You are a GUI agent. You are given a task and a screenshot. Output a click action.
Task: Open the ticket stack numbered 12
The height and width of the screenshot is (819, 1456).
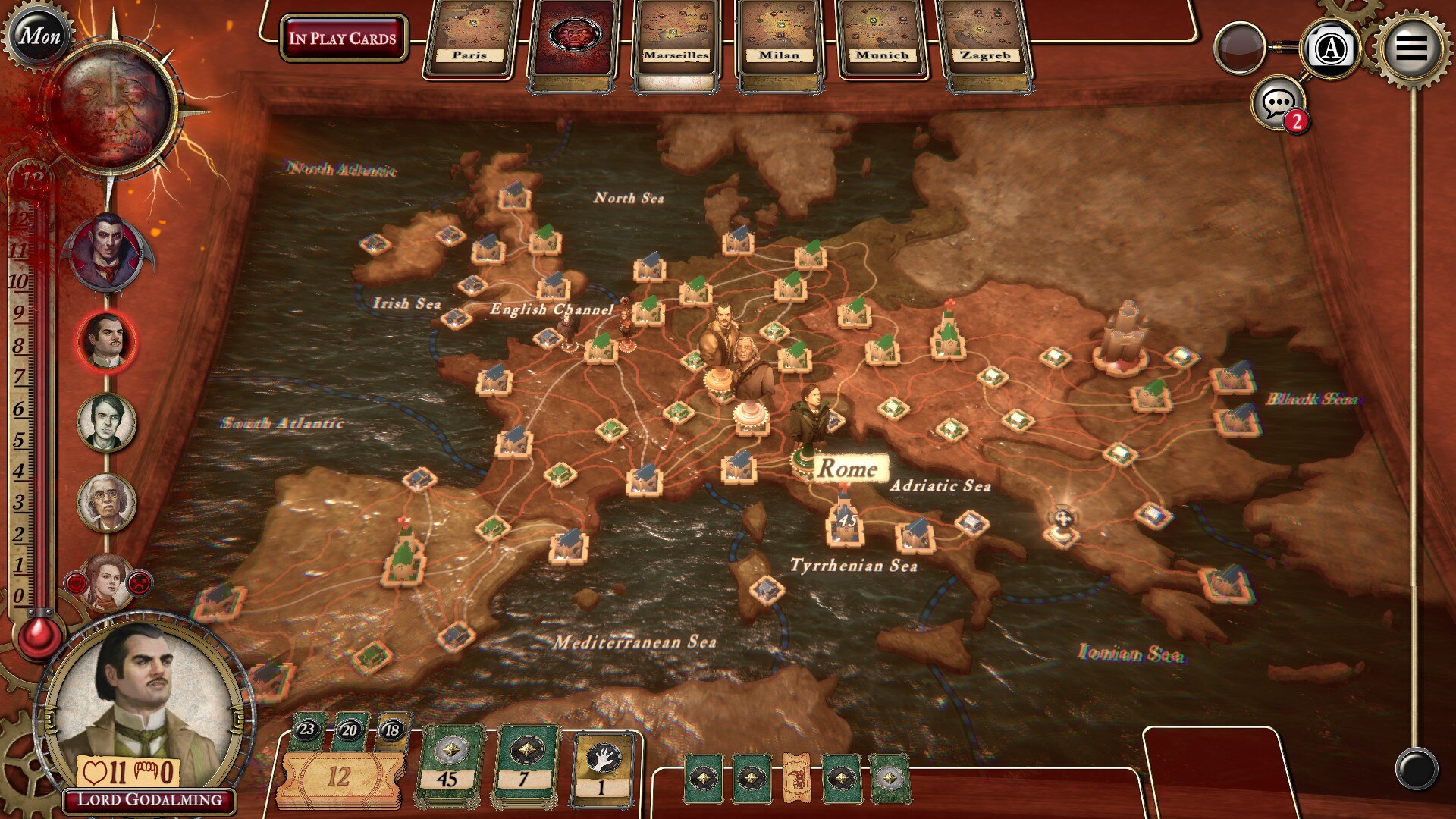(339, 777)
